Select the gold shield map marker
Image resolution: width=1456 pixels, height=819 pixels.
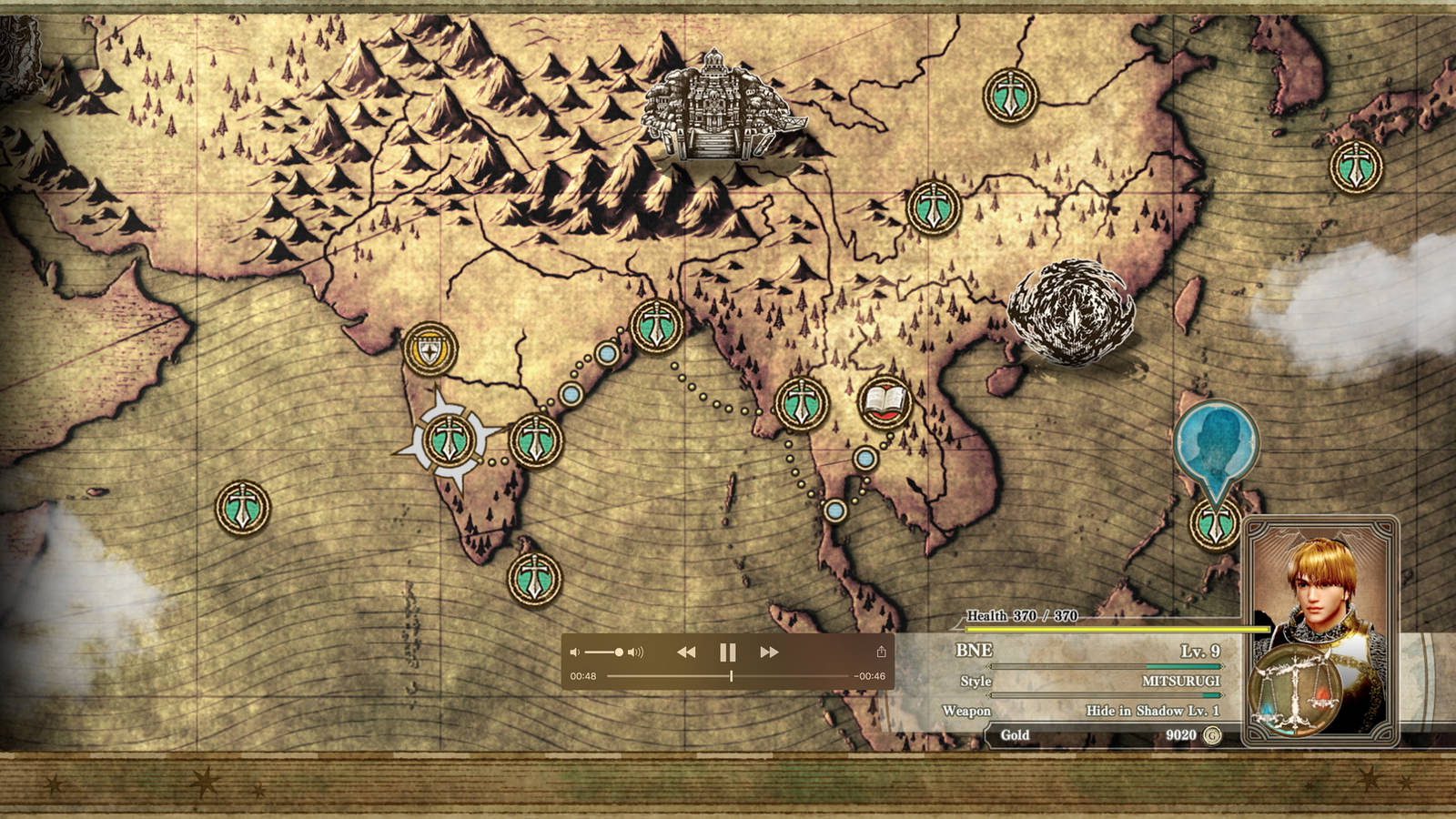430,349
